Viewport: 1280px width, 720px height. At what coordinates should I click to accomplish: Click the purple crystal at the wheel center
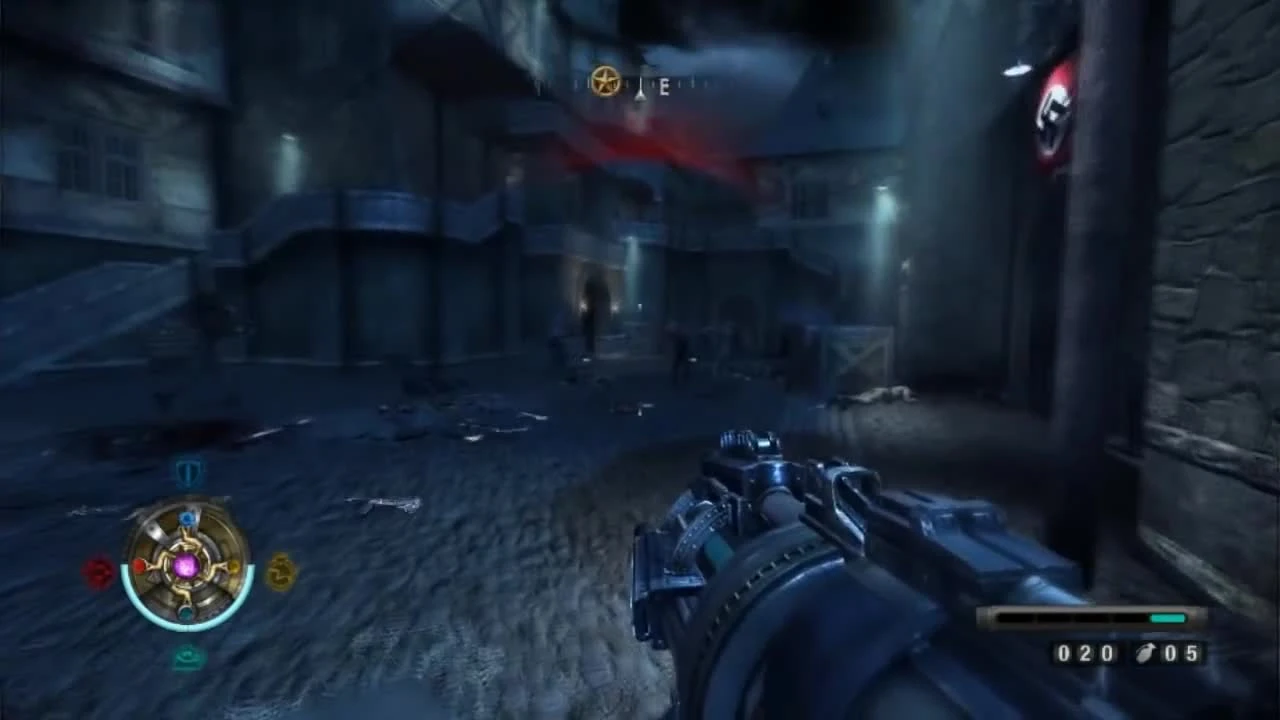[x=186, y=567]
